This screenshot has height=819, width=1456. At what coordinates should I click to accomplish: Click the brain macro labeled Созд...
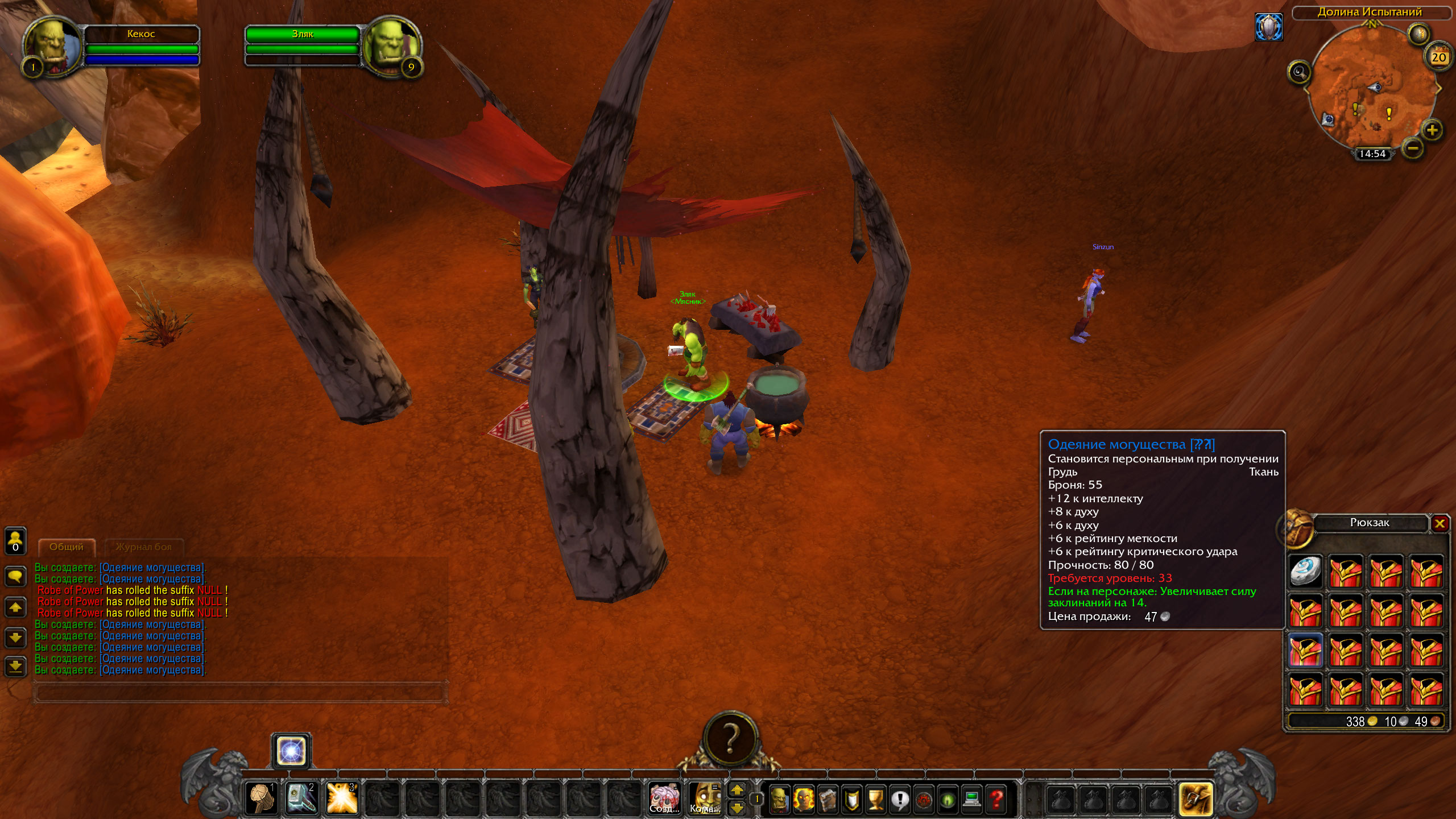tap(664, 798)
